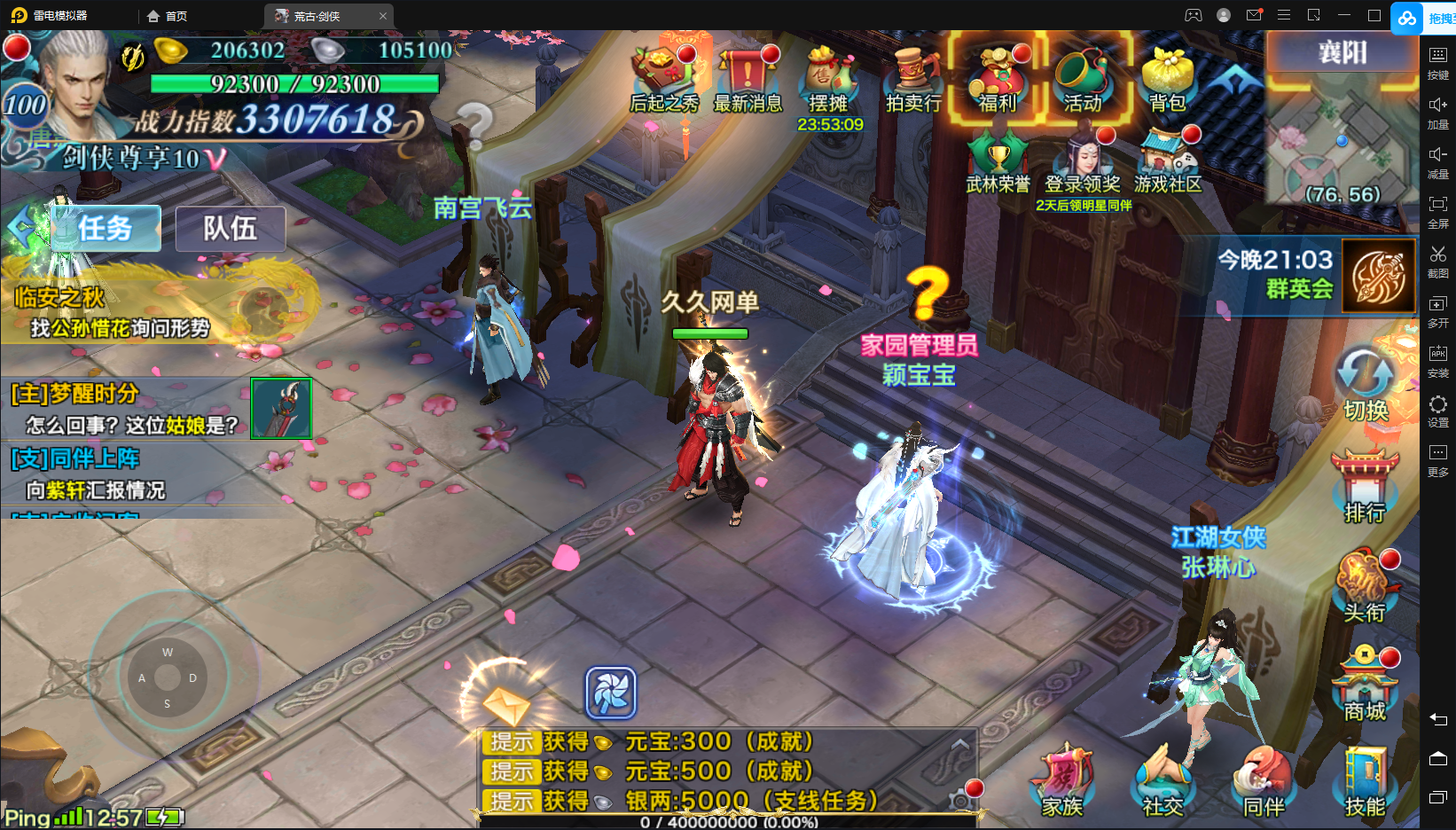Open the 背包 bag inventory
1456x830 pixels.
pyautogui.click(x=1167, y=78)
